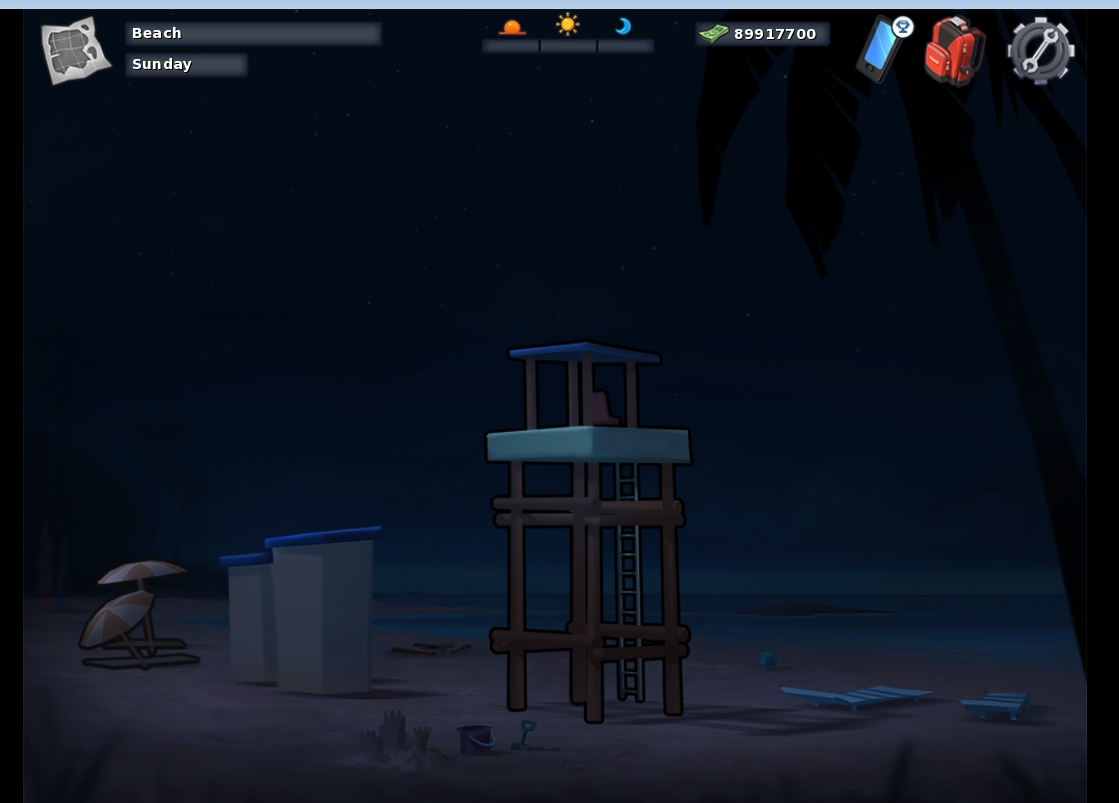Open the red backpack inventory

point(954,50)
